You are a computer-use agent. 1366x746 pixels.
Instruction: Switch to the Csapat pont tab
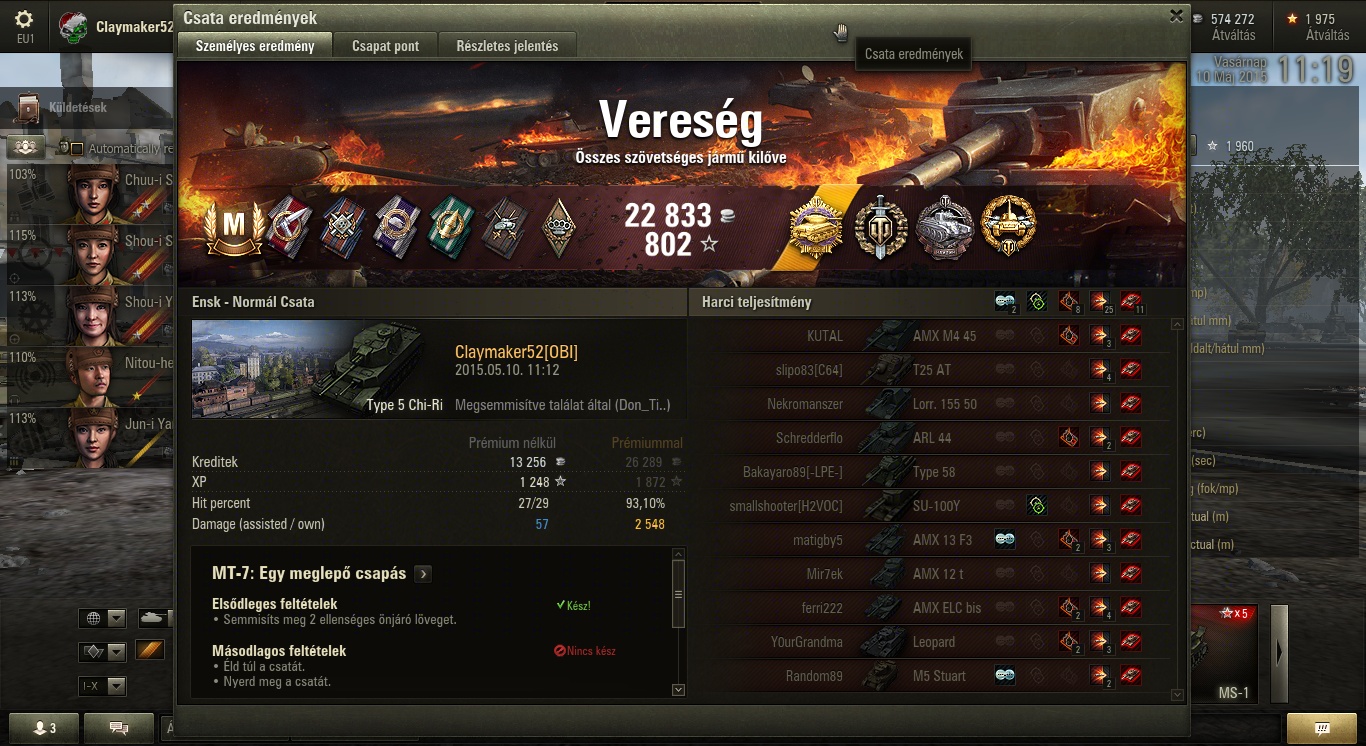385,46
